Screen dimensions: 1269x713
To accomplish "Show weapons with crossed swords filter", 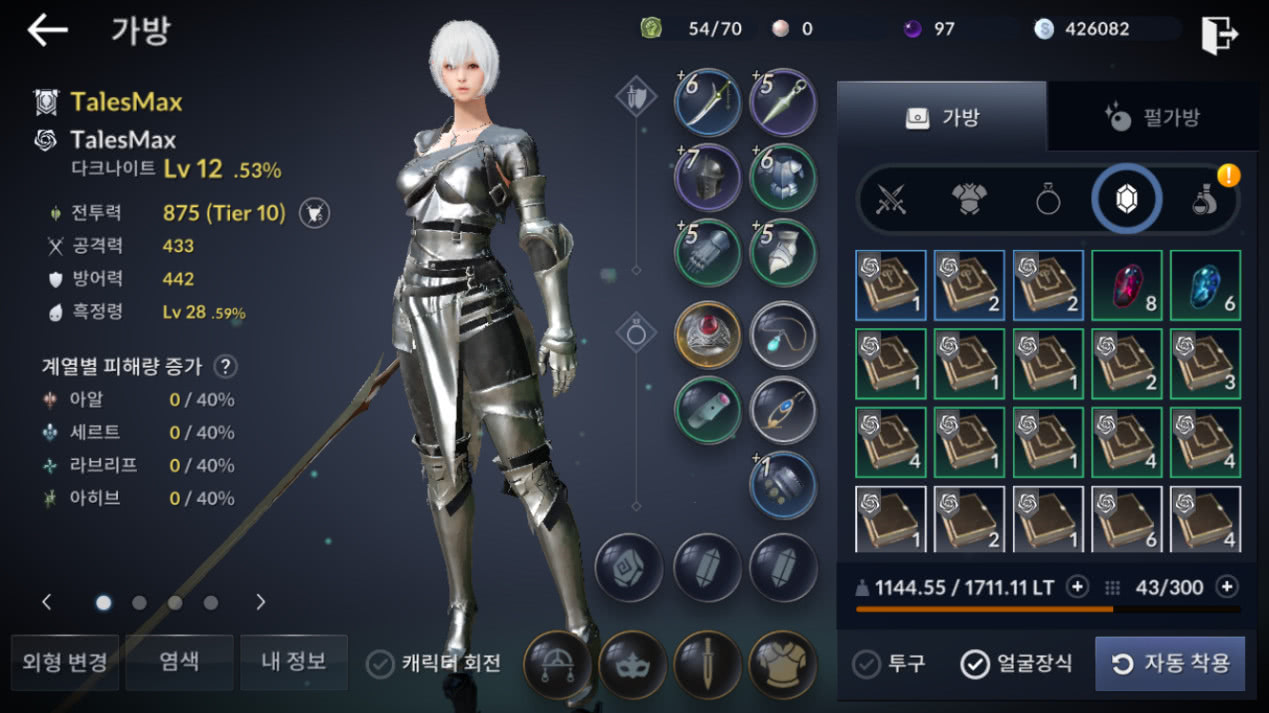I will pos(891,199).
